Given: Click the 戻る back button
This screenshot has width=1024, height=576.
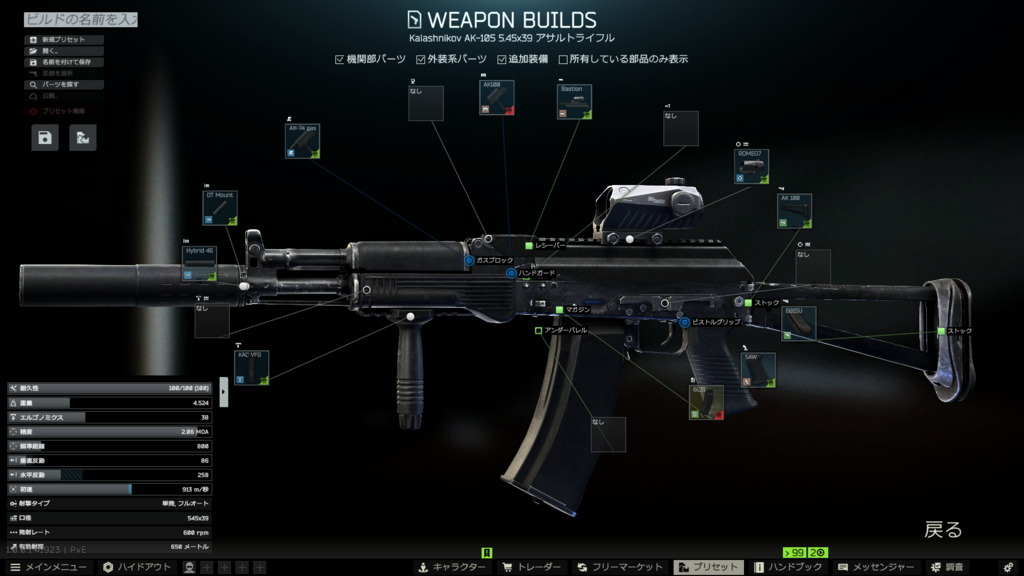Looking at the screenshot, I should 942,530.
